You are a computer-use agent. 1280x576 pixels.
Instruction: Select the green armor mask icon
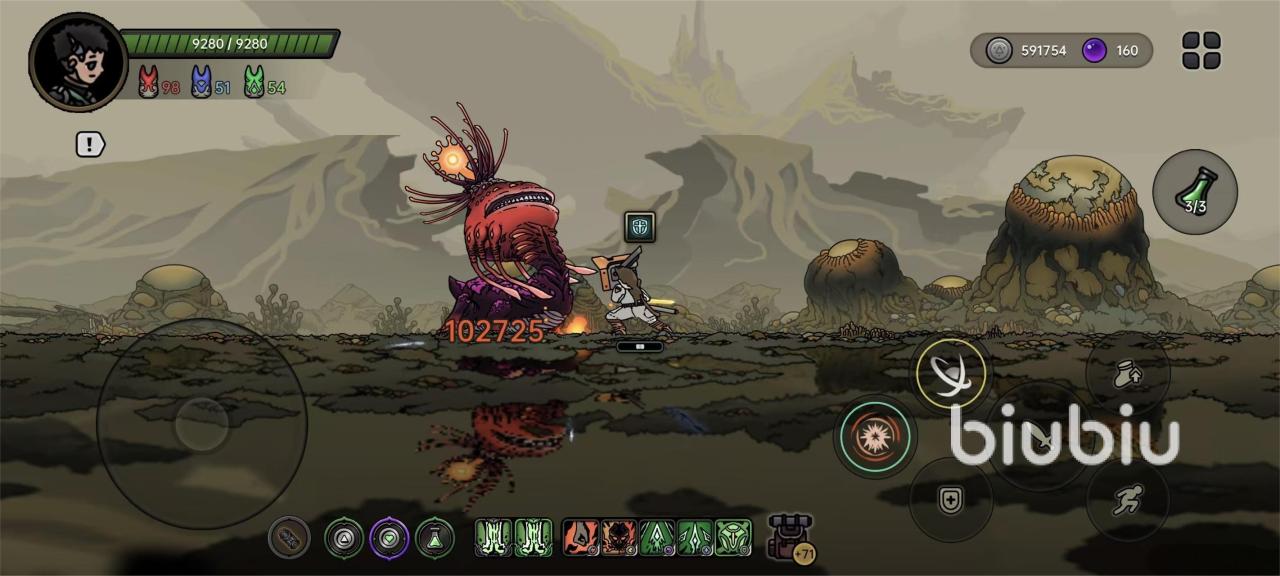click(733, 538)
